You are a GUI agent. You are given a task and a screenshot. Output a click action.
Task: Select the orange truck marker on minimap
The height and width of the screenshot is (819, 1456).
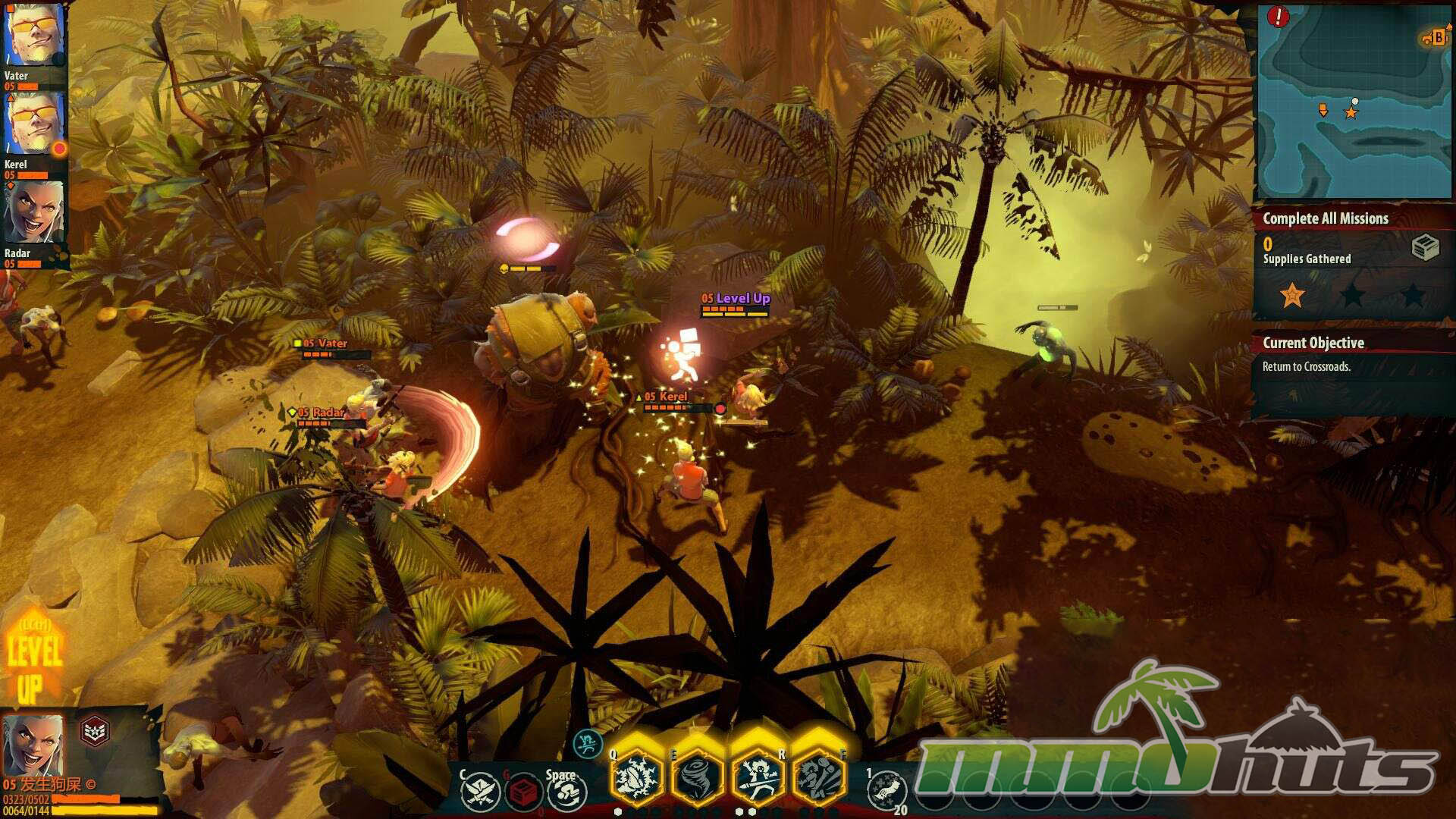[x=1434, y=38]
